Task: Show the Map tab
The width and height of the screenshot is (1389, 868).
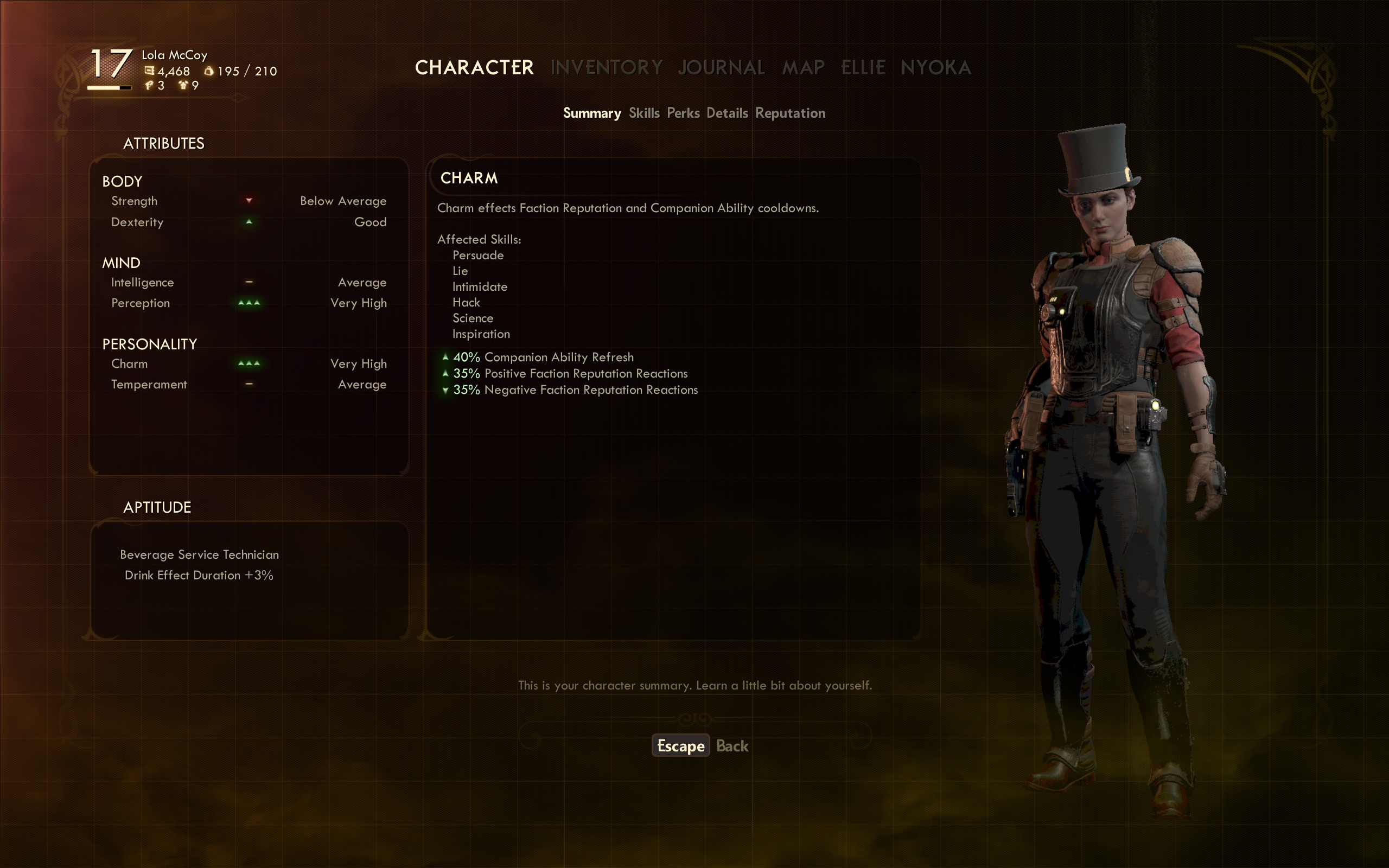Action: pyautogui.click(x=803, y=68)
